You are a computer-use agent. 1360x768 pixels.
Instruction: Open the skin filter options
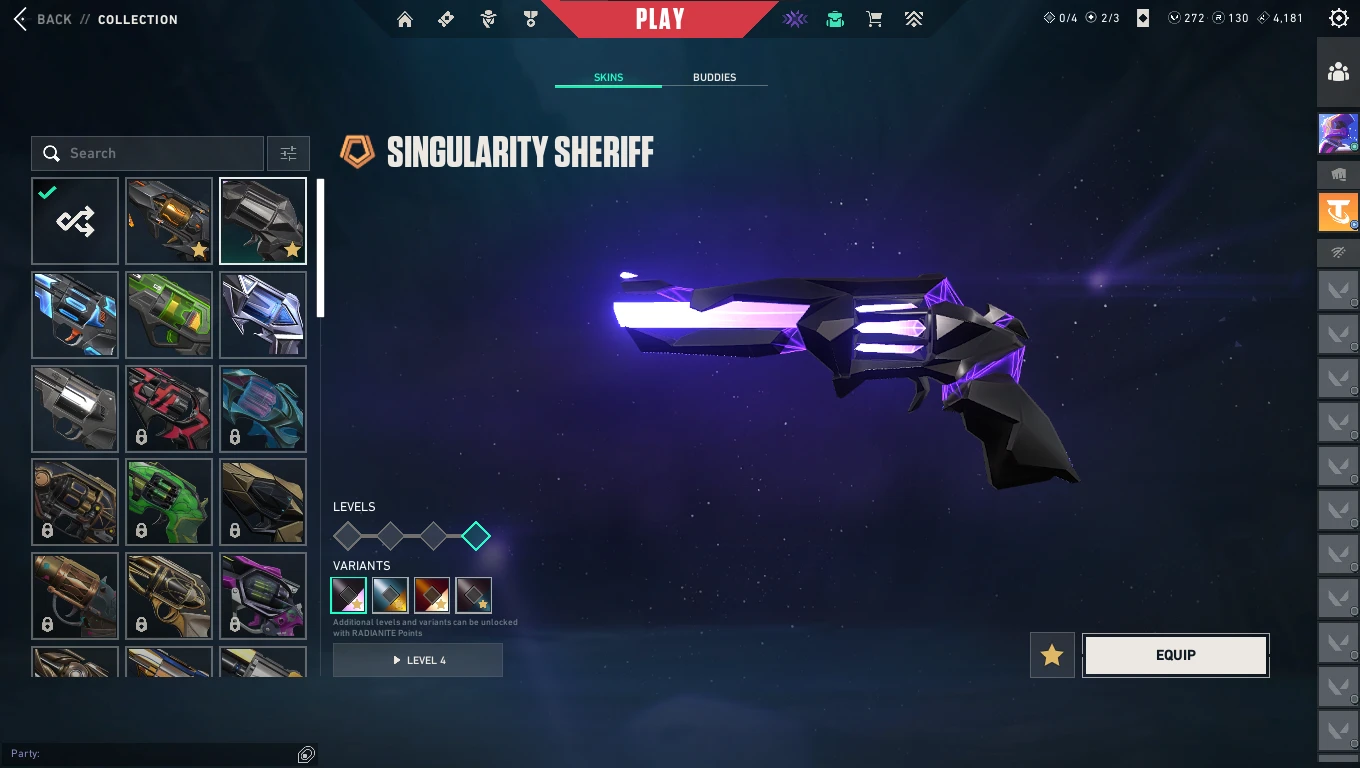pyautogui.click(x=288, y=153)
